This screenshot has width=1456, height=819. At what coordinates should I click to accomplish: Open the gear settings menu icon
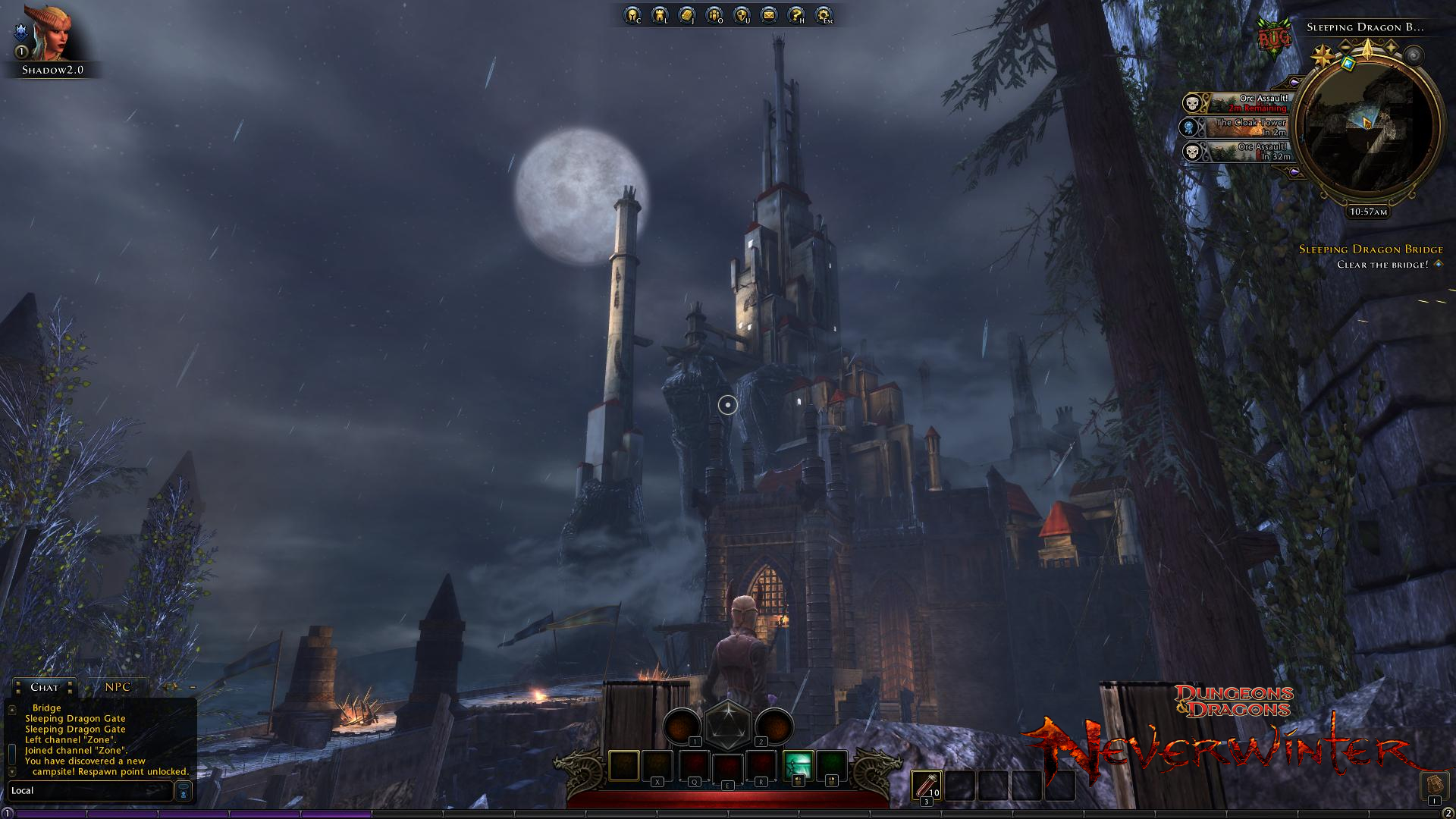tap(823, 14)
